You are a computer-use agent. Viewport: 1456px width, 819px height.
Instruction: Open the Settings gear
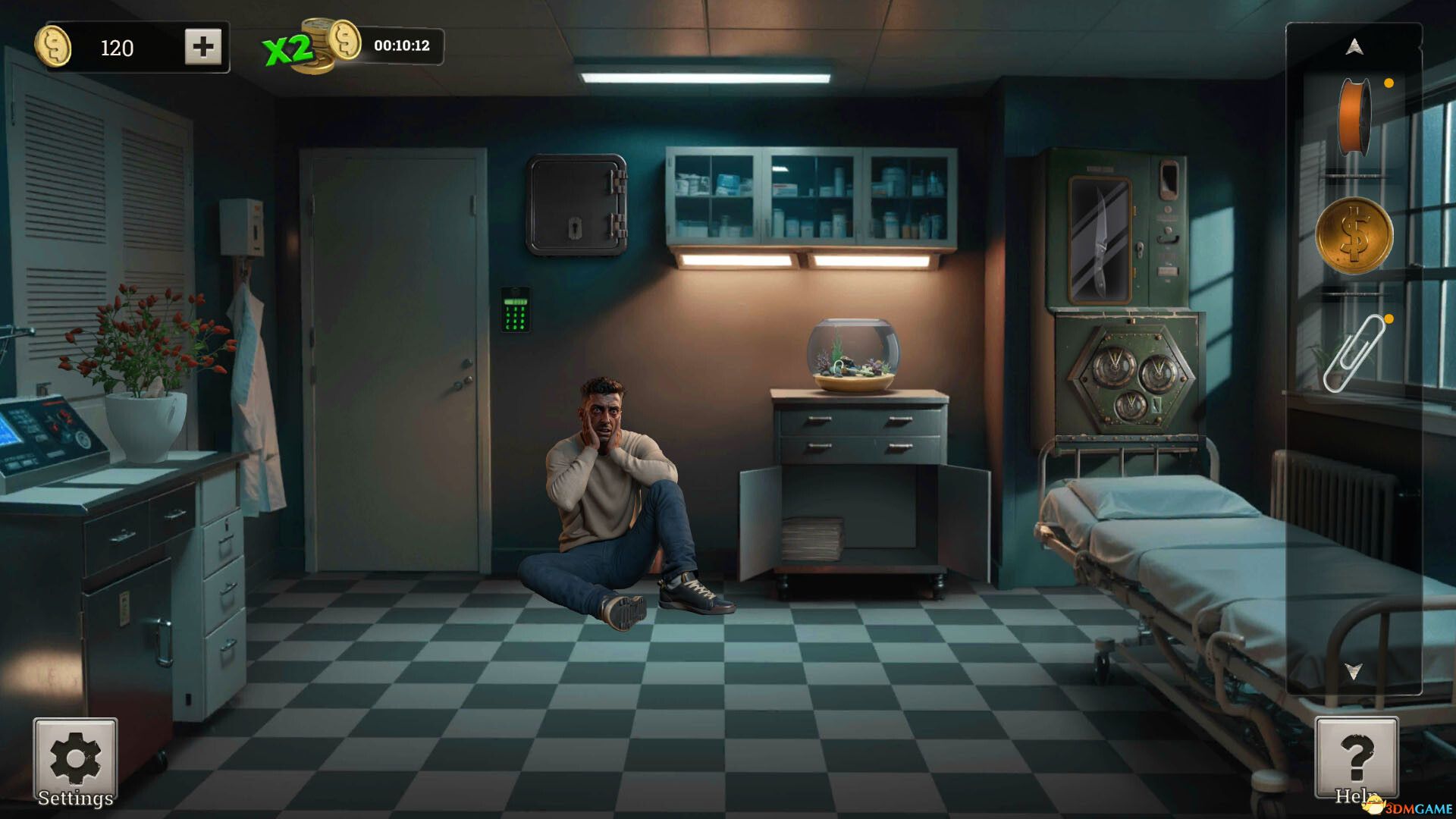click(74, 758)
